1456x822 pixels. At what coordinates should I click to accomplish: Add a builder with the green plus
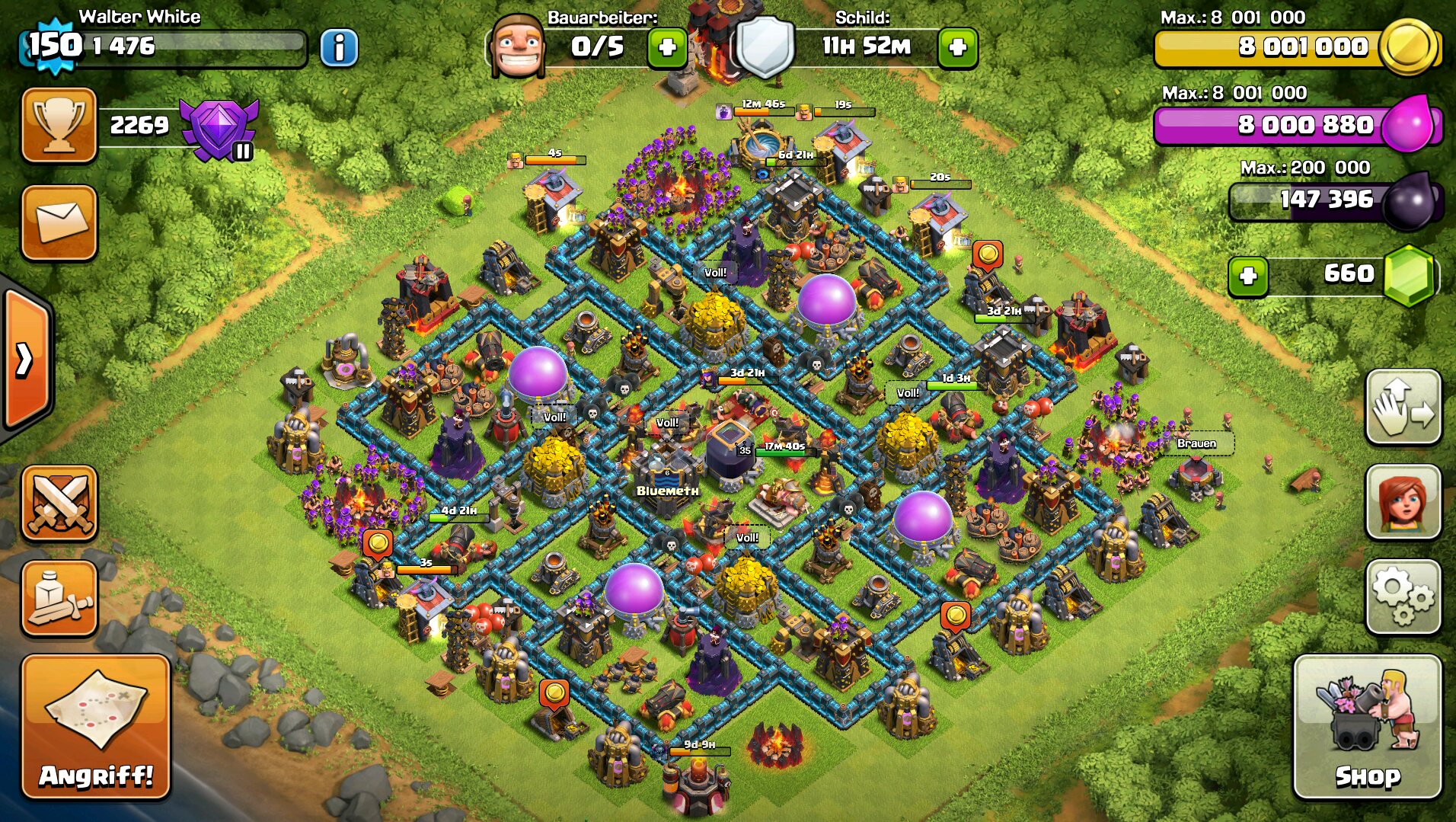(x=667, y=48)
